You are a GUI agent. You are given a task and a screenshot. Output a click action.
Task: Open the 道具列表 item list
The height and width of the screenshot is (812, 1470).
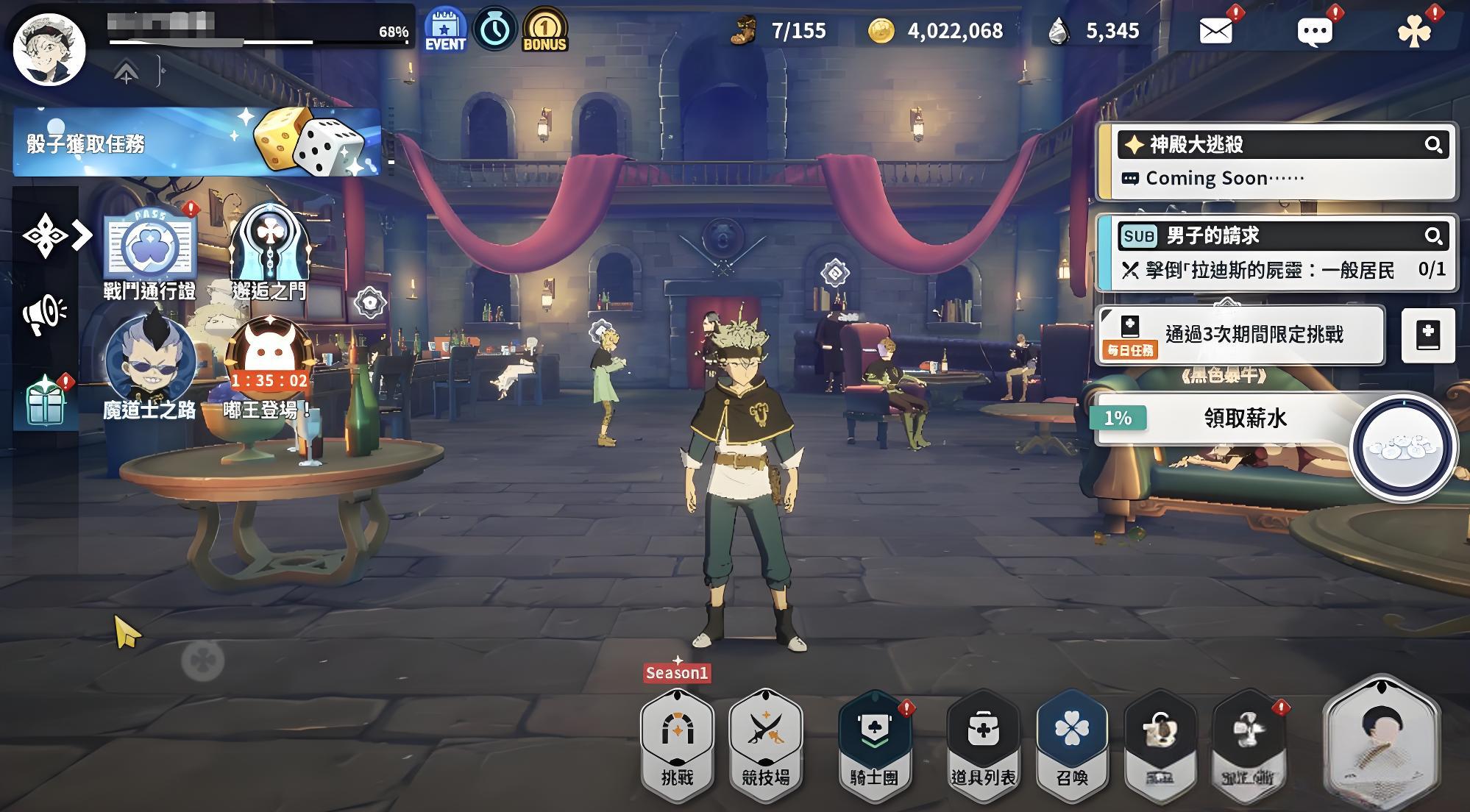983,743
